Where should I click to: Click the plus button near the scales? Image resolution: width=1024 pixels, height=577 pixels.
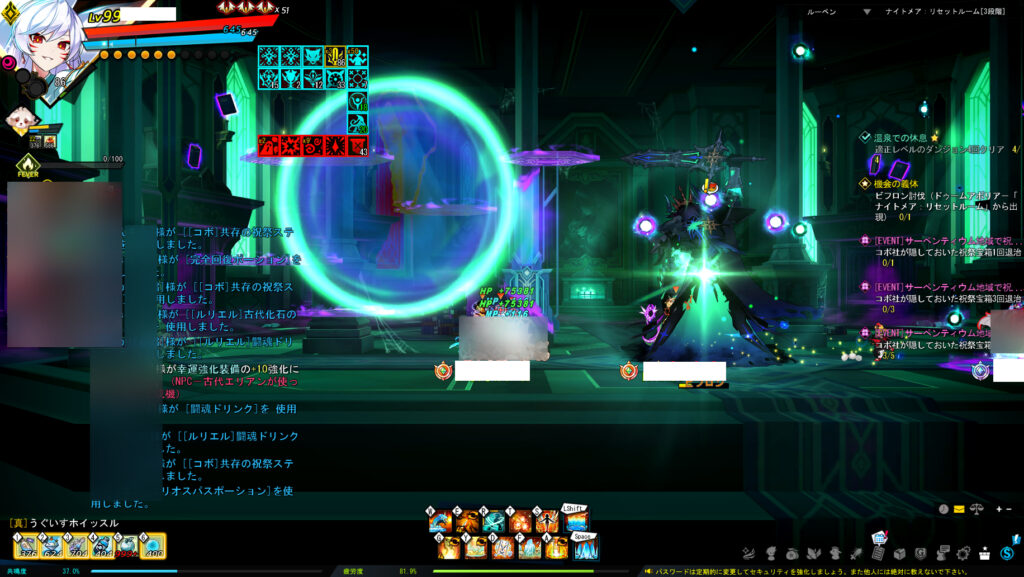point(997,509)
